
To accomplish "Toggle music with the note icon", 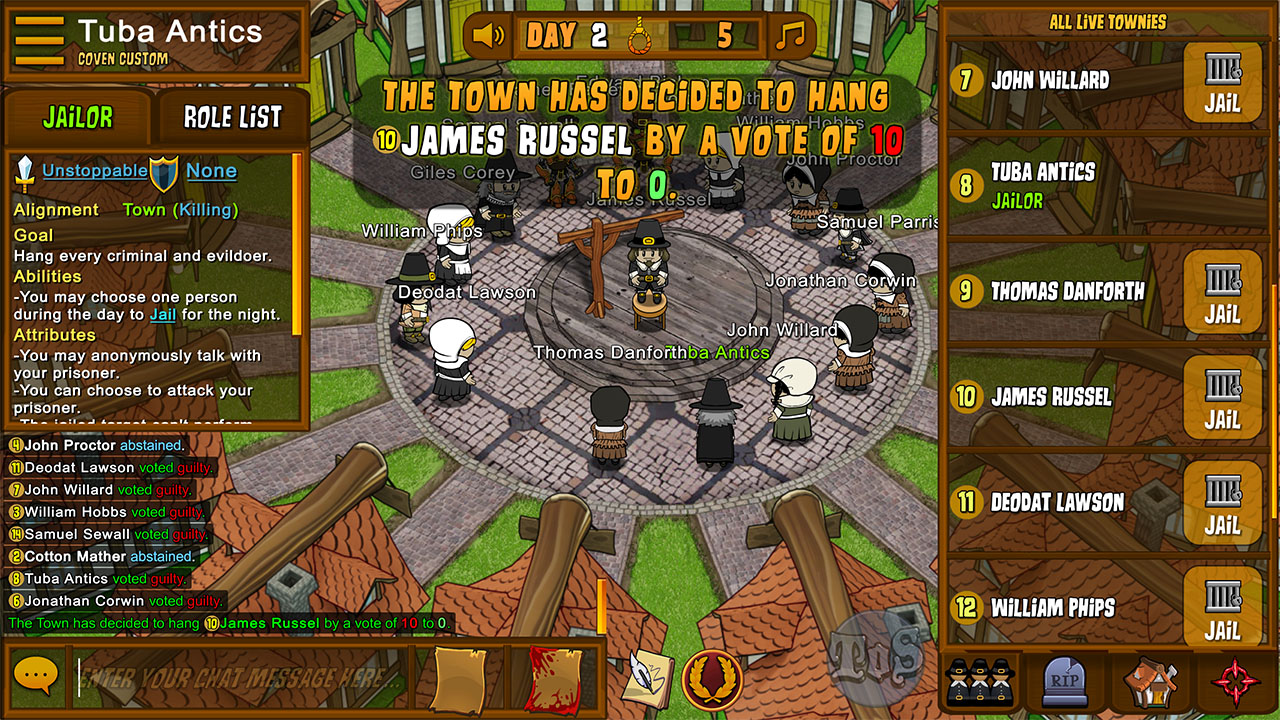I will [x=790, y=37].
